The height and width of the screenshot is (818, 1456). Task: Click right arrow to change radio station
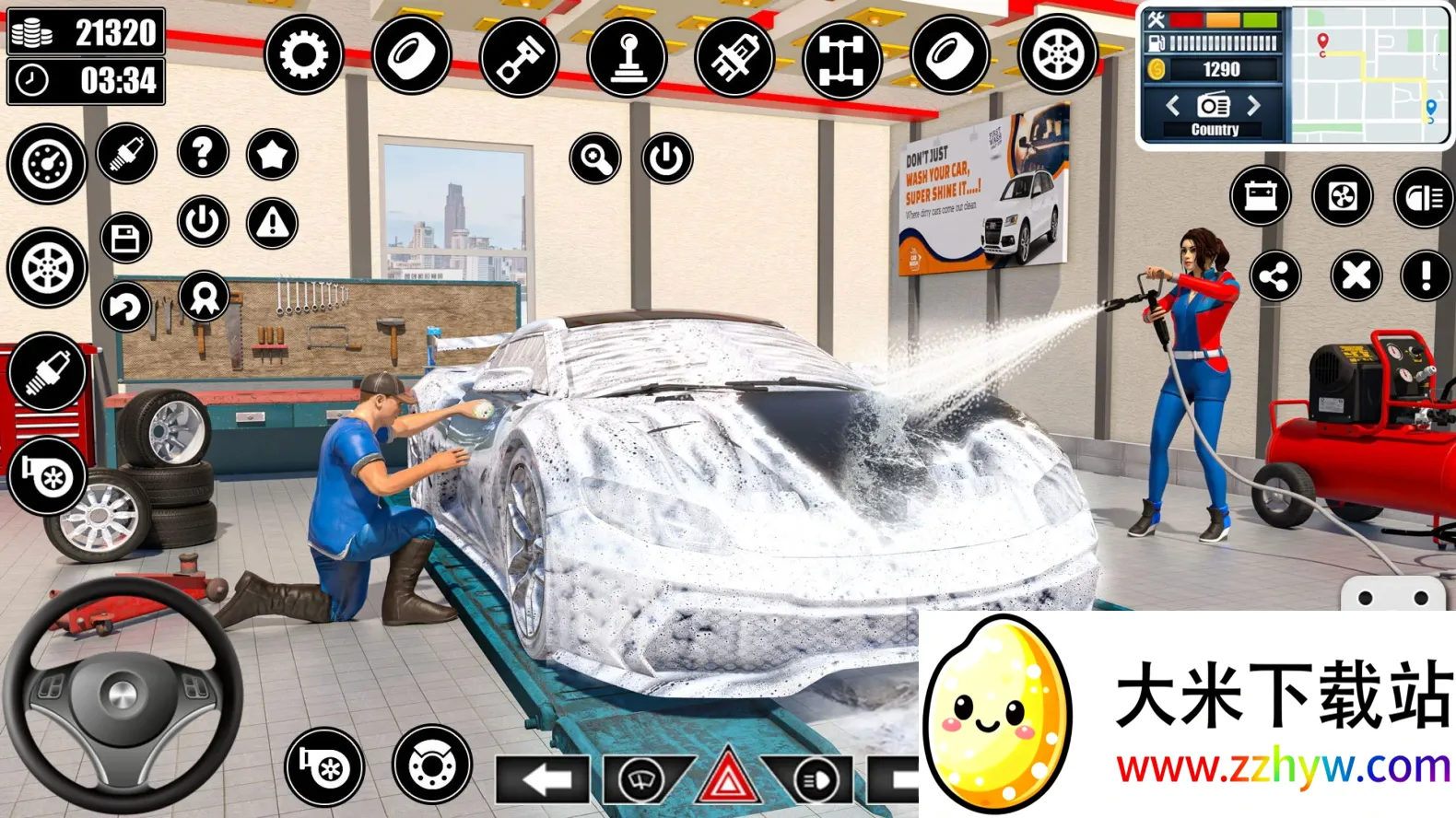pyautogui.click(x=1253, y=106)
